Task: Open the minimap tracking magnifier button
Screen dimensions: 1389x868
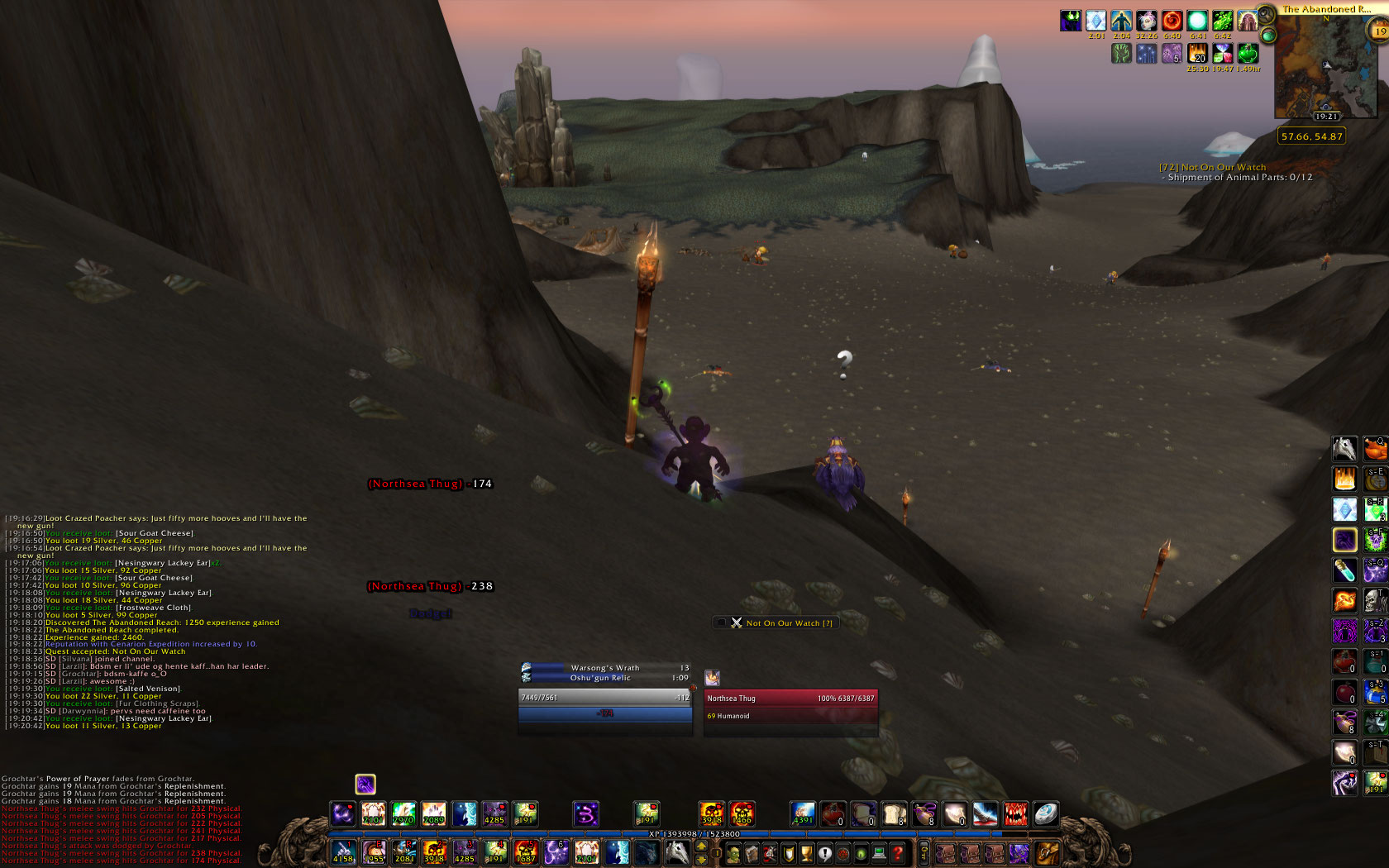Action: click(x=1266, y=13)
